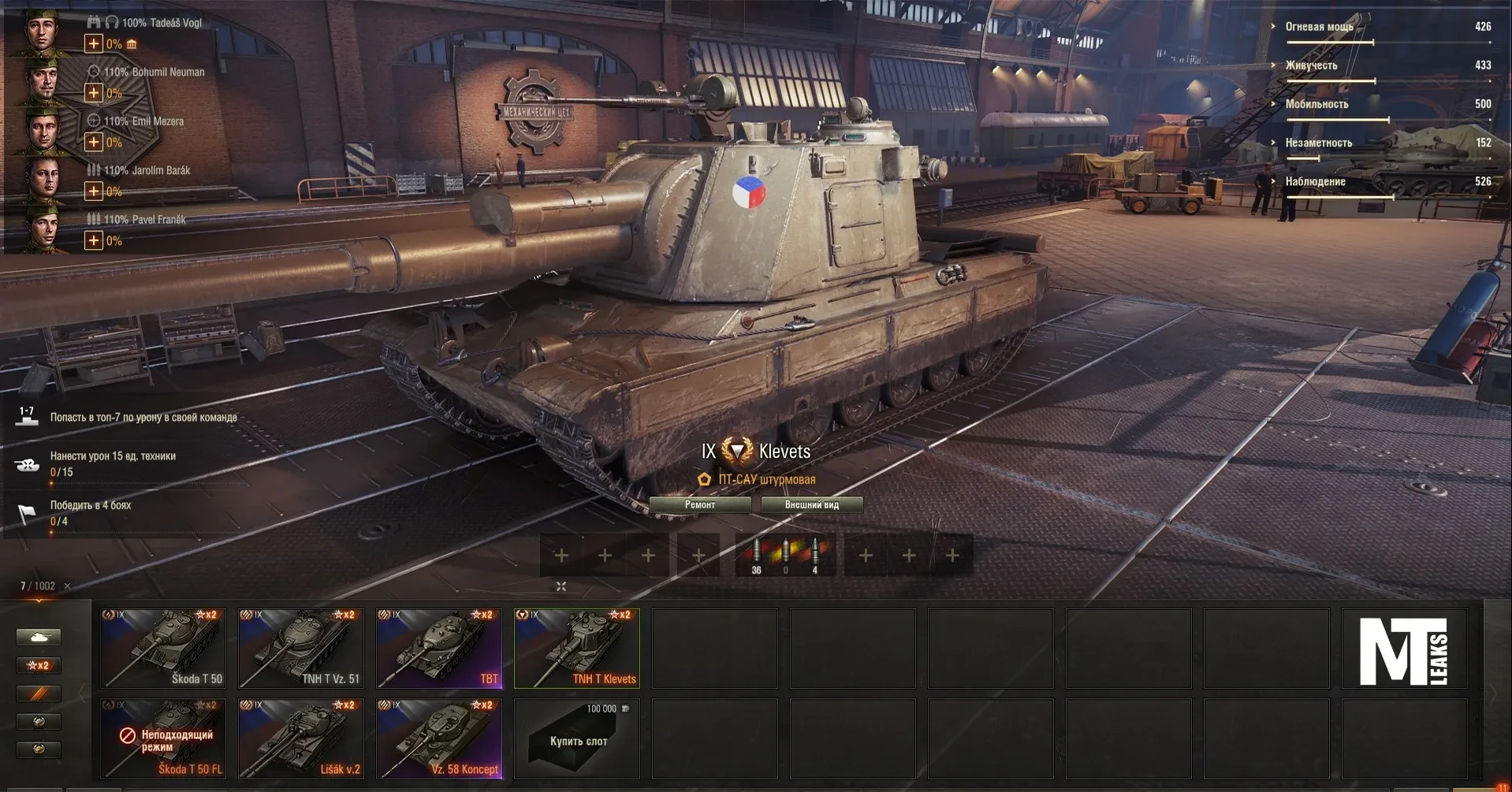Viewport: 1512px width, 792px height.
Task: Select the Škoda T 50 tank
Action: (163, 649)
